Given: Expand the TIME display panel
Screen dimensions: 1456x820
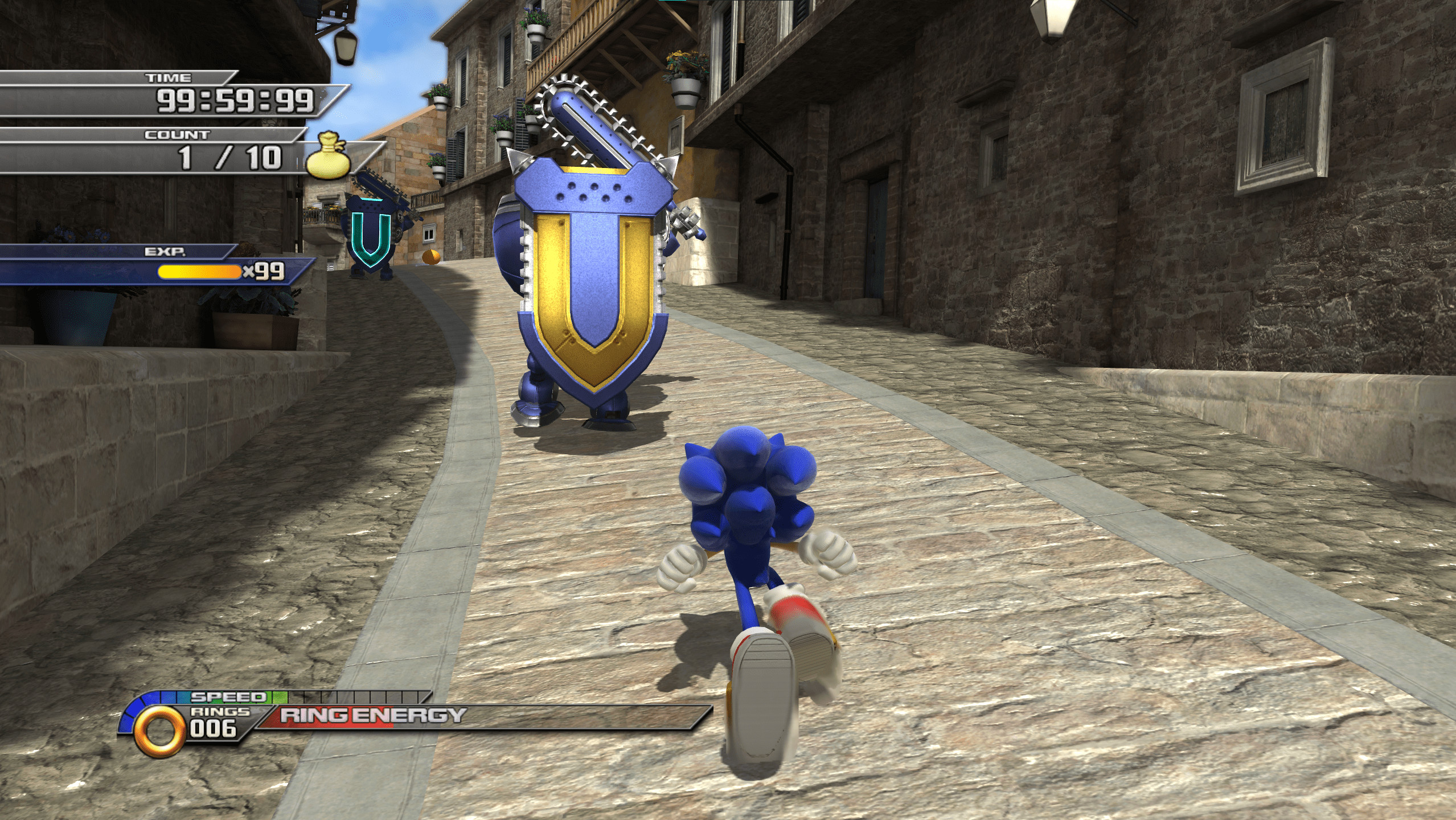Looking at the screenshot, I should (x=168, y=78).
